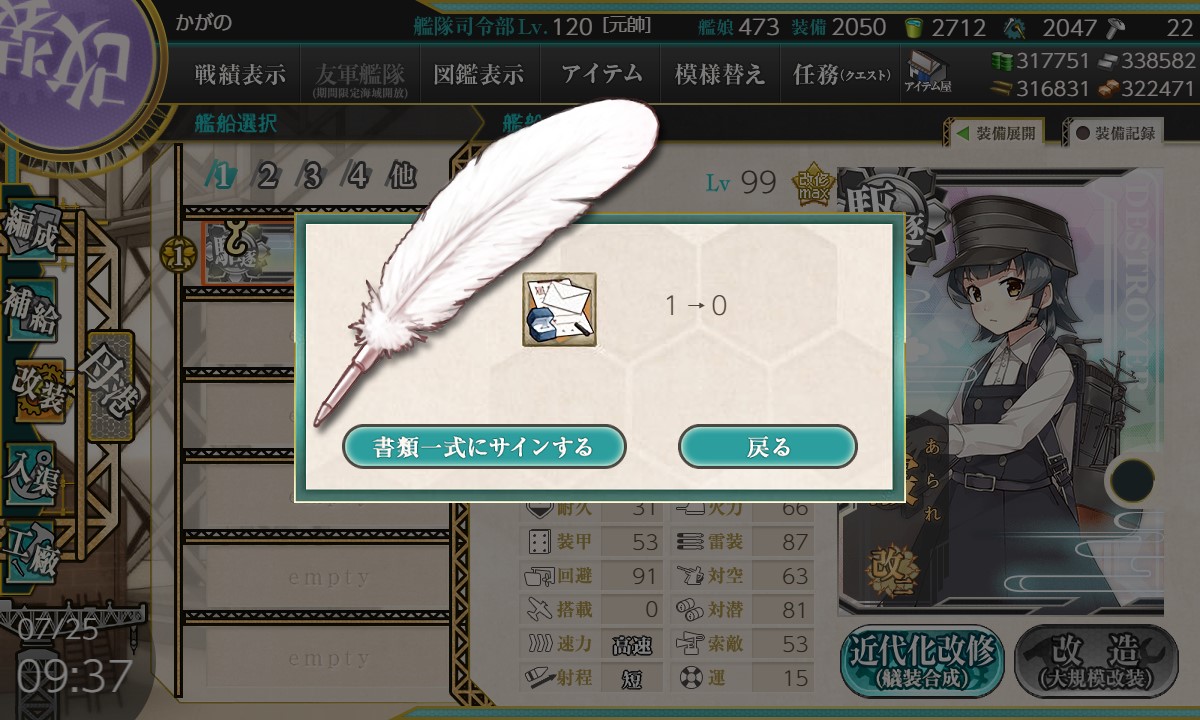The image size is (1200, 720).
Task: Open 補給 resupply side menu
Action: (32, 312)
